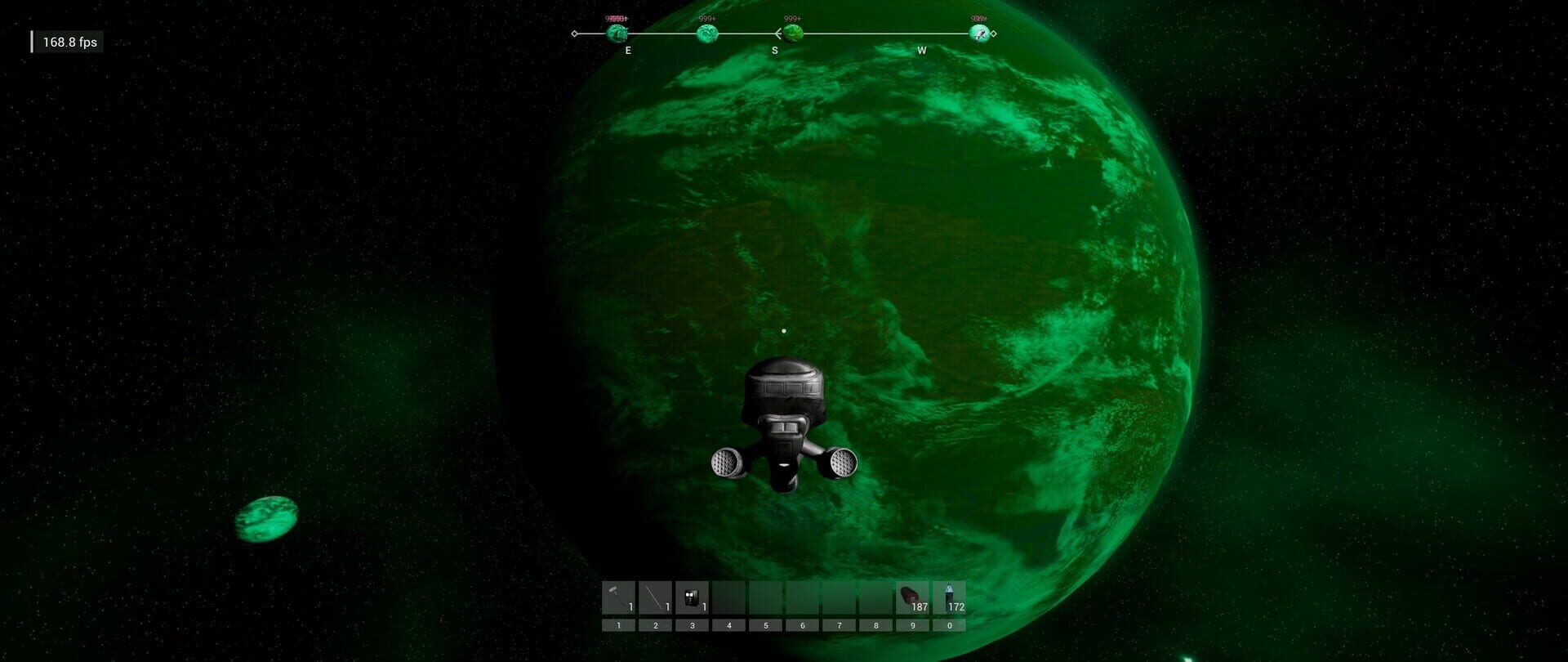Choose the thin rod in hotbar slot 2

655,597
